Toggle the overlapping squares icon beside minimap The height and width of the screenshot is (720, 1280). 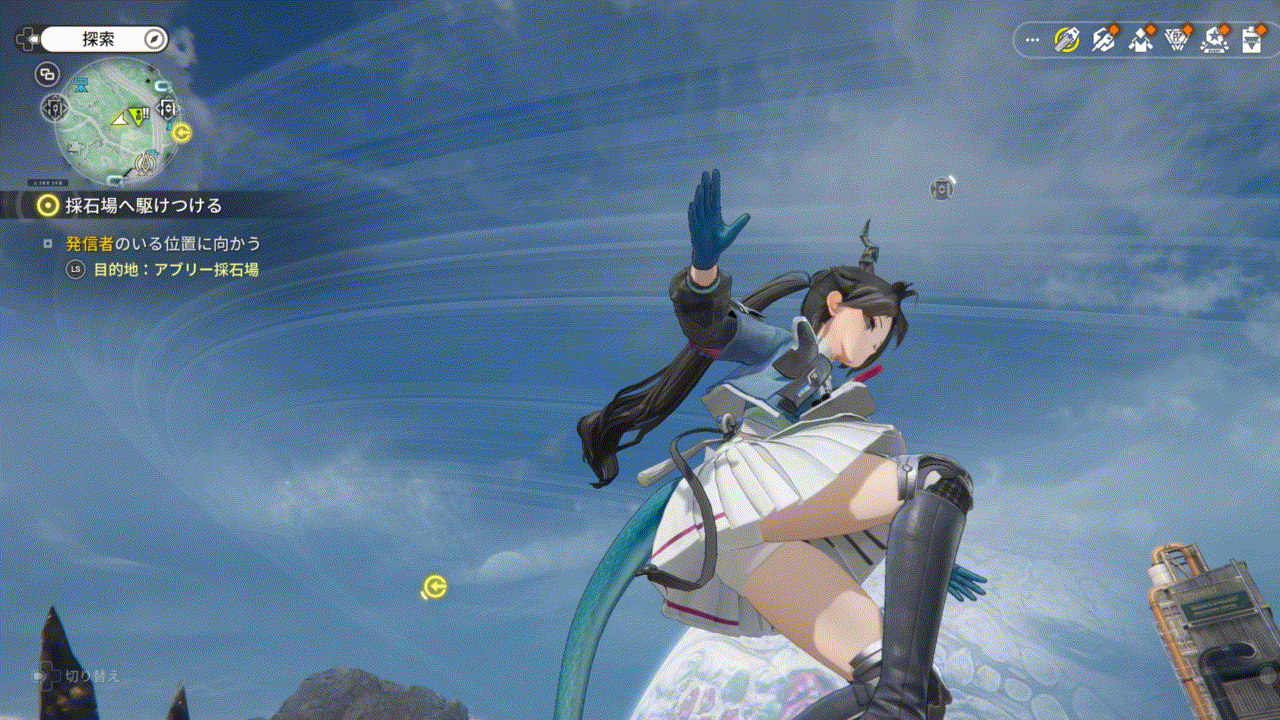(47, 73)
